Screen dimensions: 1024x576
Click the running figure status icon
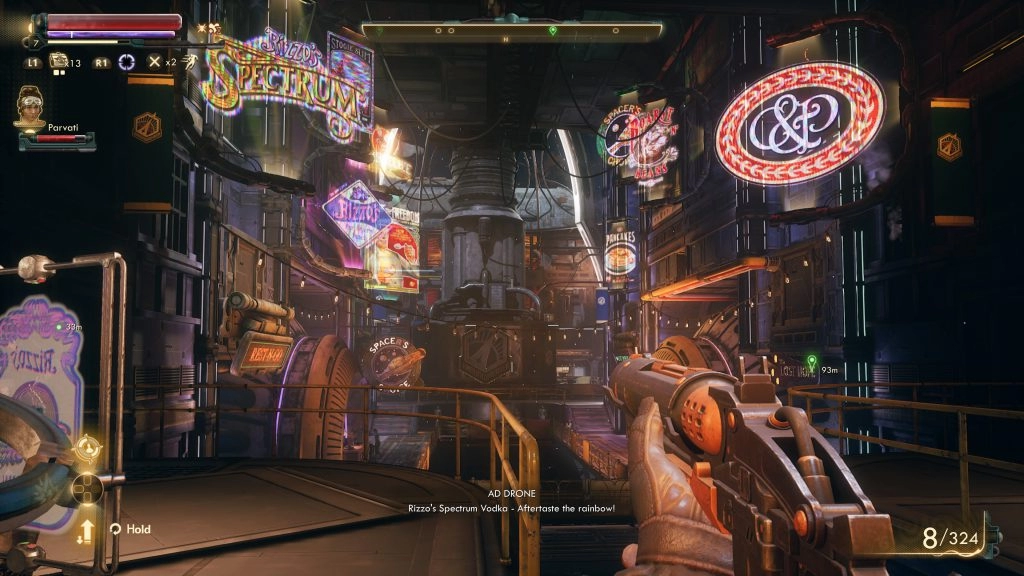[x=188, y=62]
